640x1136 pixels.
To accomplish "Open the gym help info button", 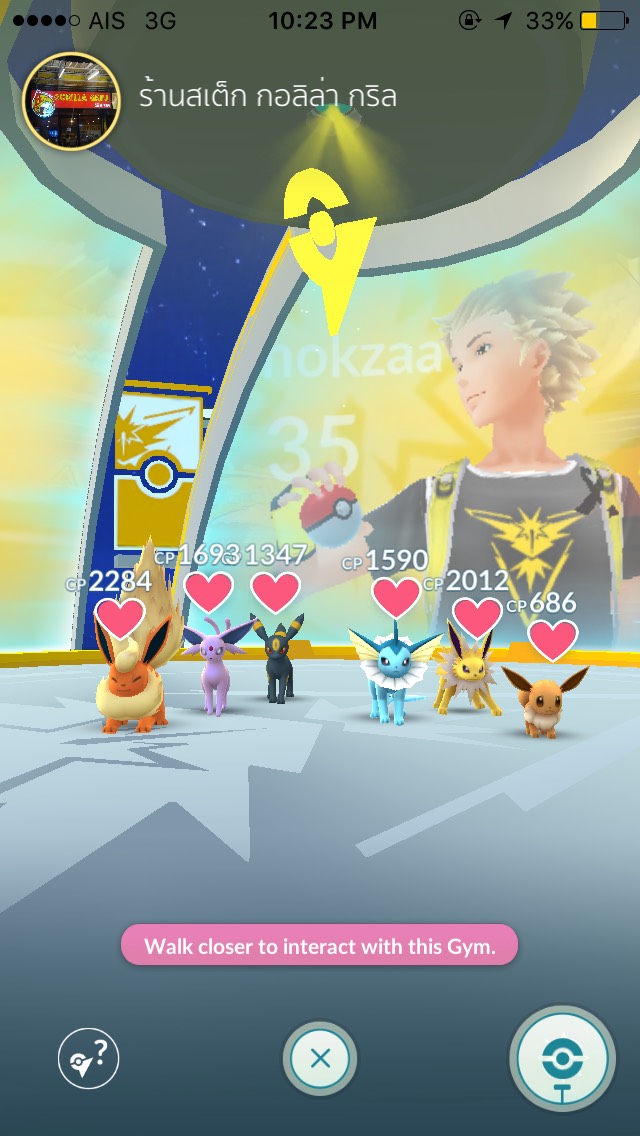I will 88,1058.
